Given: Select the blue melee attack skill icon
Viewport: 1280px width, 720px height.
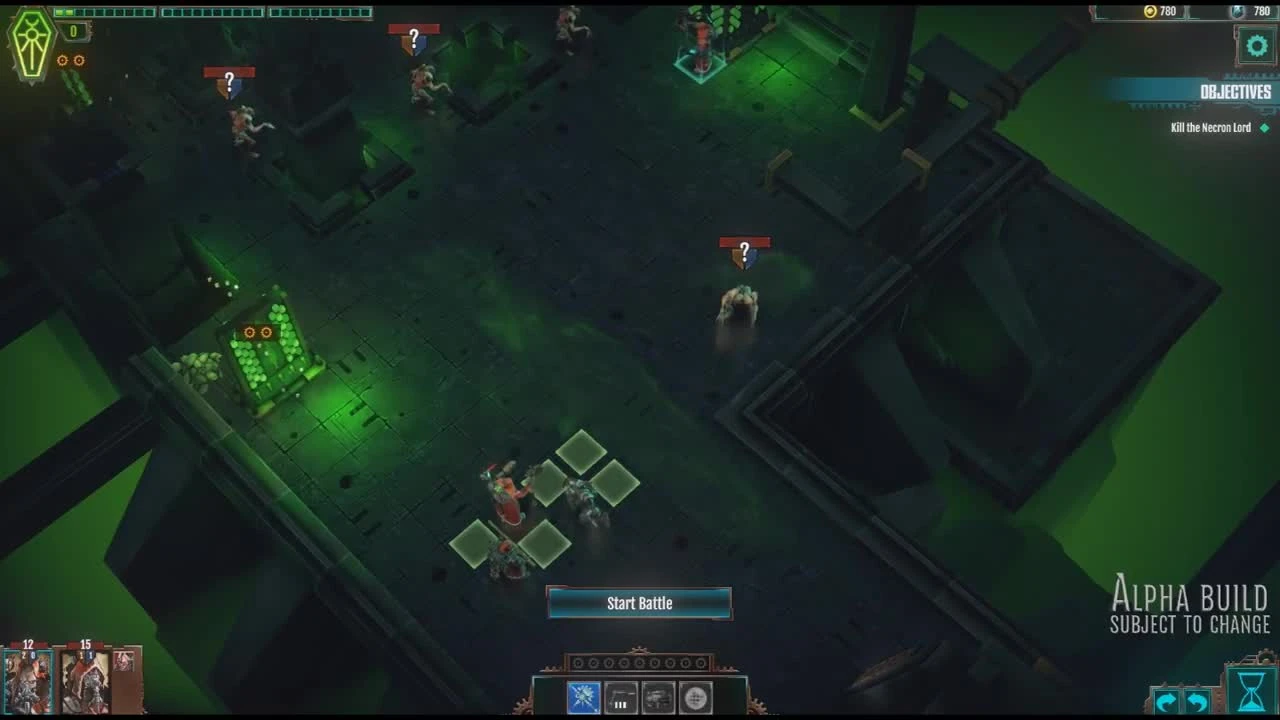Looking at the screenshot, I should tap(585, 698).
